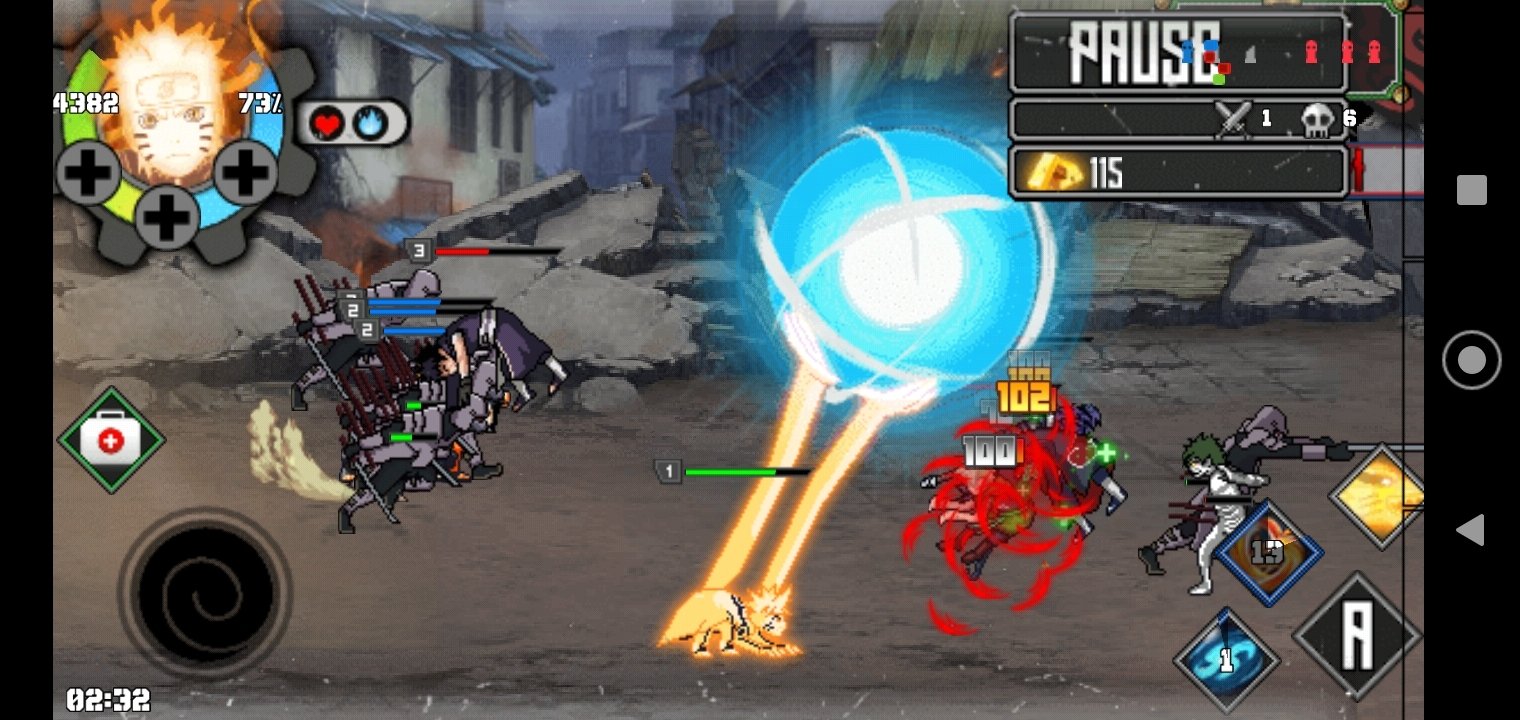Activate the blue swirl Rasengan skill
The height and width of the screenshot is (720, 1520).
tap(1226, 659)
